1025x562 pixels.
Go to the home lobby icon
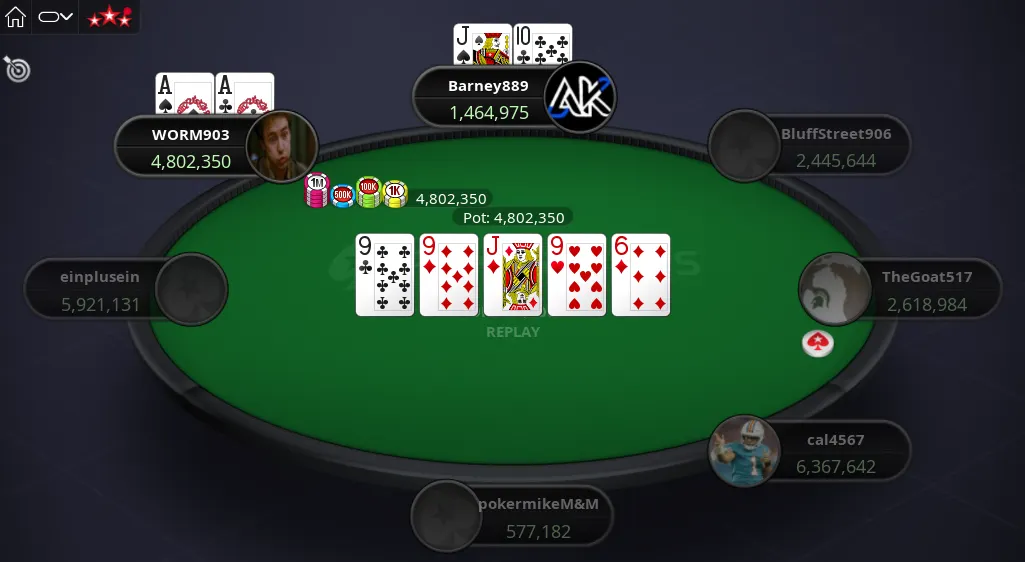click(x=16, y=17)
